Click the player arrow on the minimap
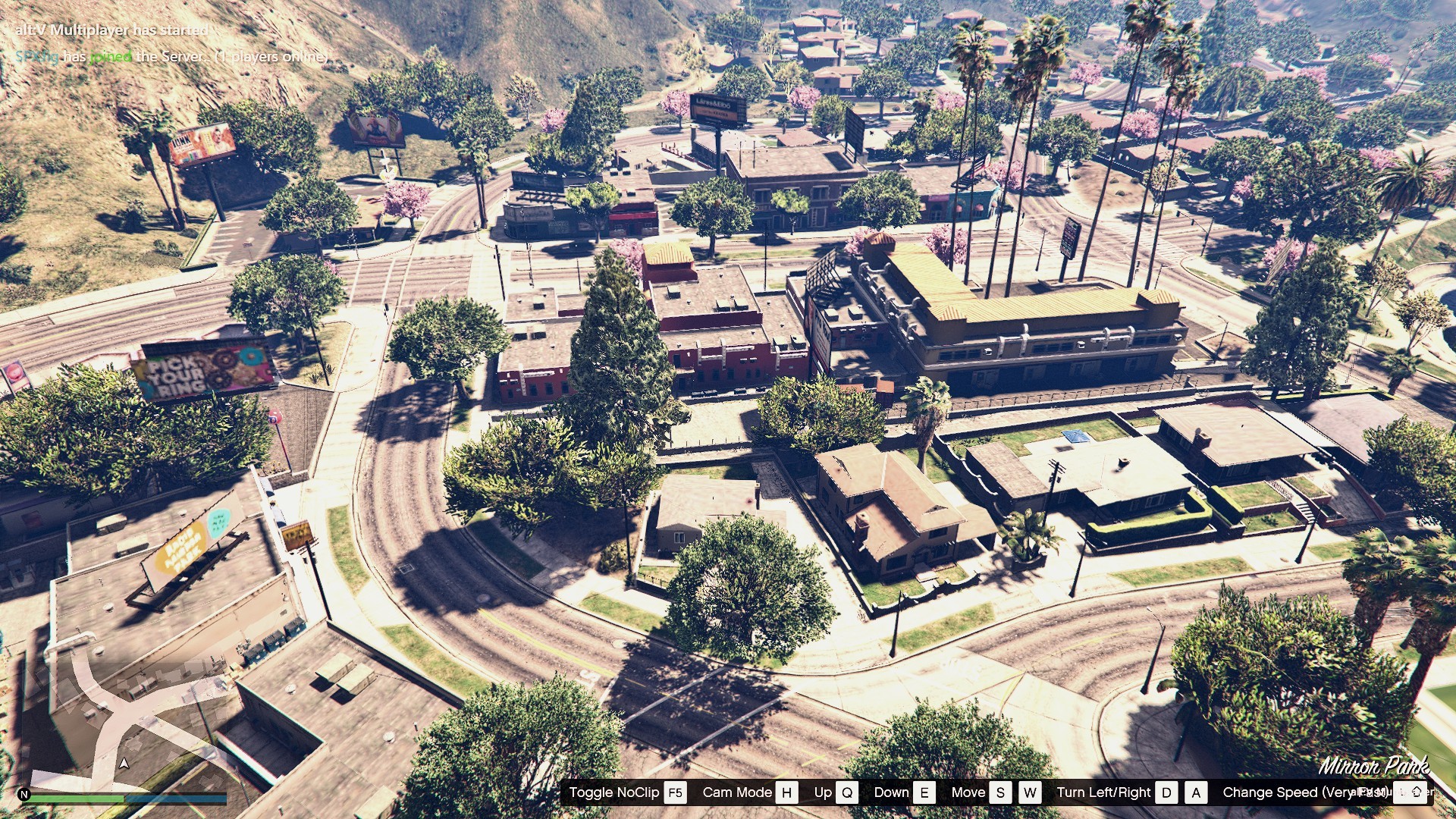1456x819 pixels. 124,763
